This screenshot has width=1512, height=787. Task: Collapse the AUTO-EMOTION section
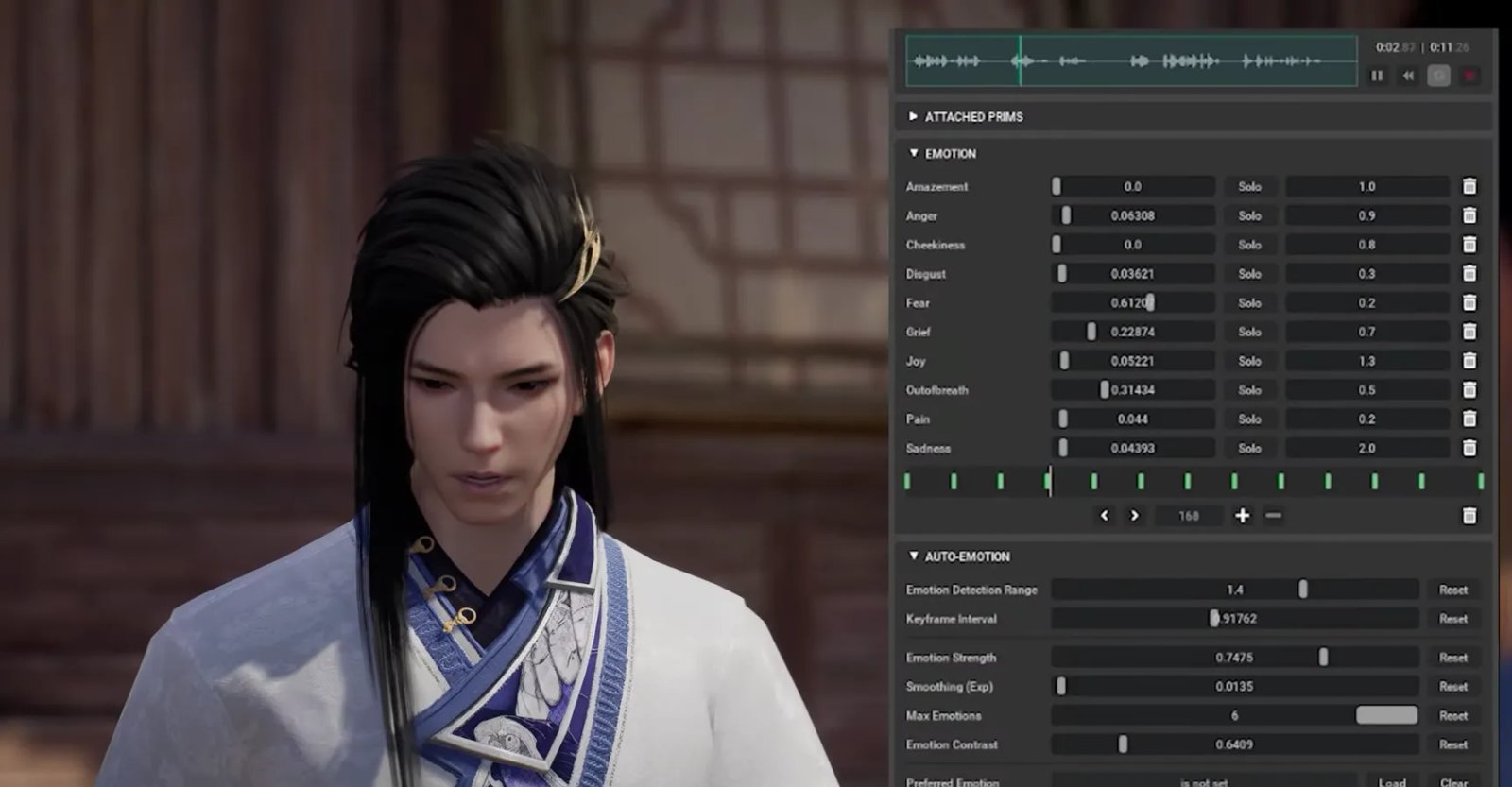[x=913, y=556]
